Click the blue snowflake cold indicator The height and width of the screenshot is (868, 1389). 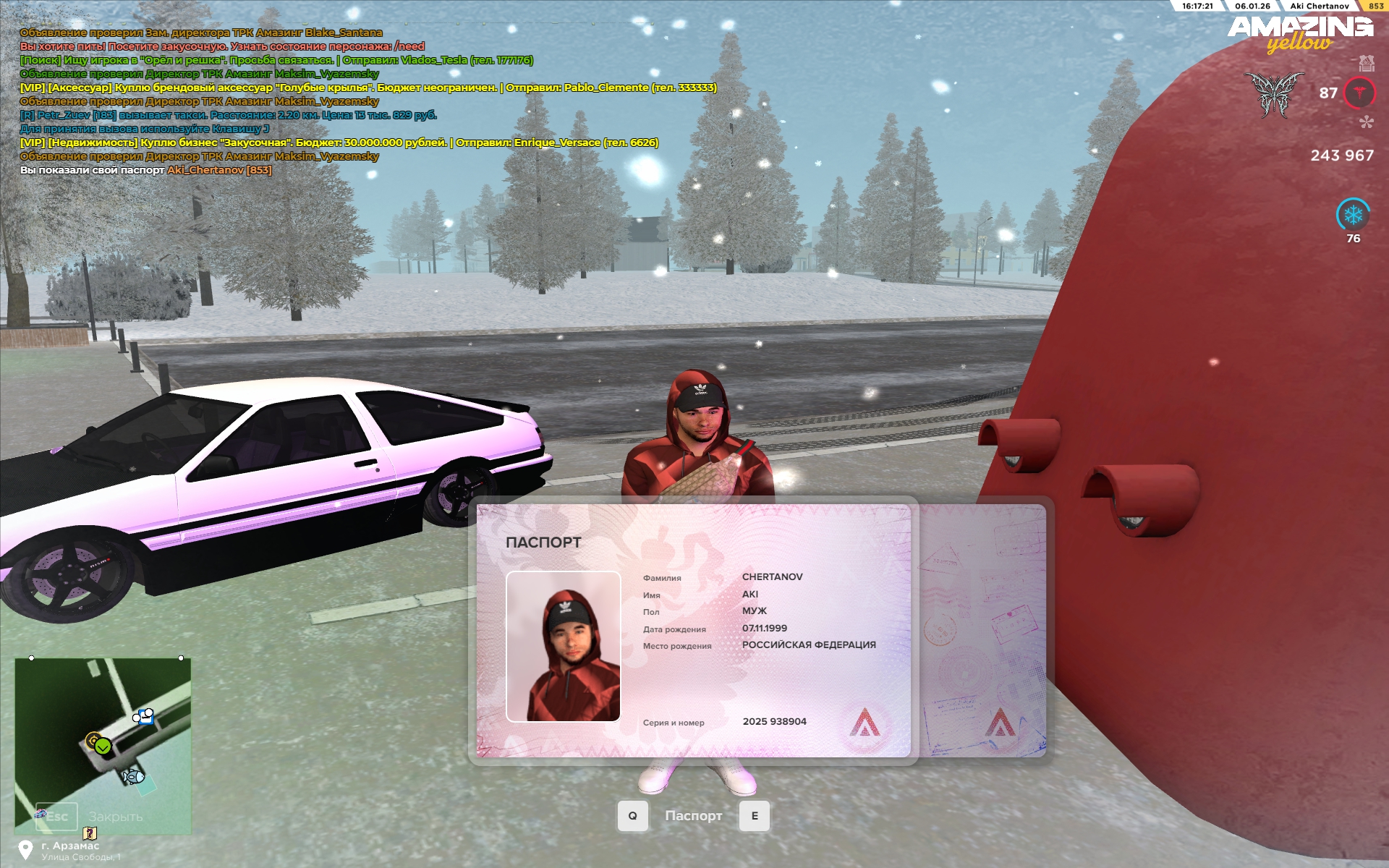coord(1353,215)
